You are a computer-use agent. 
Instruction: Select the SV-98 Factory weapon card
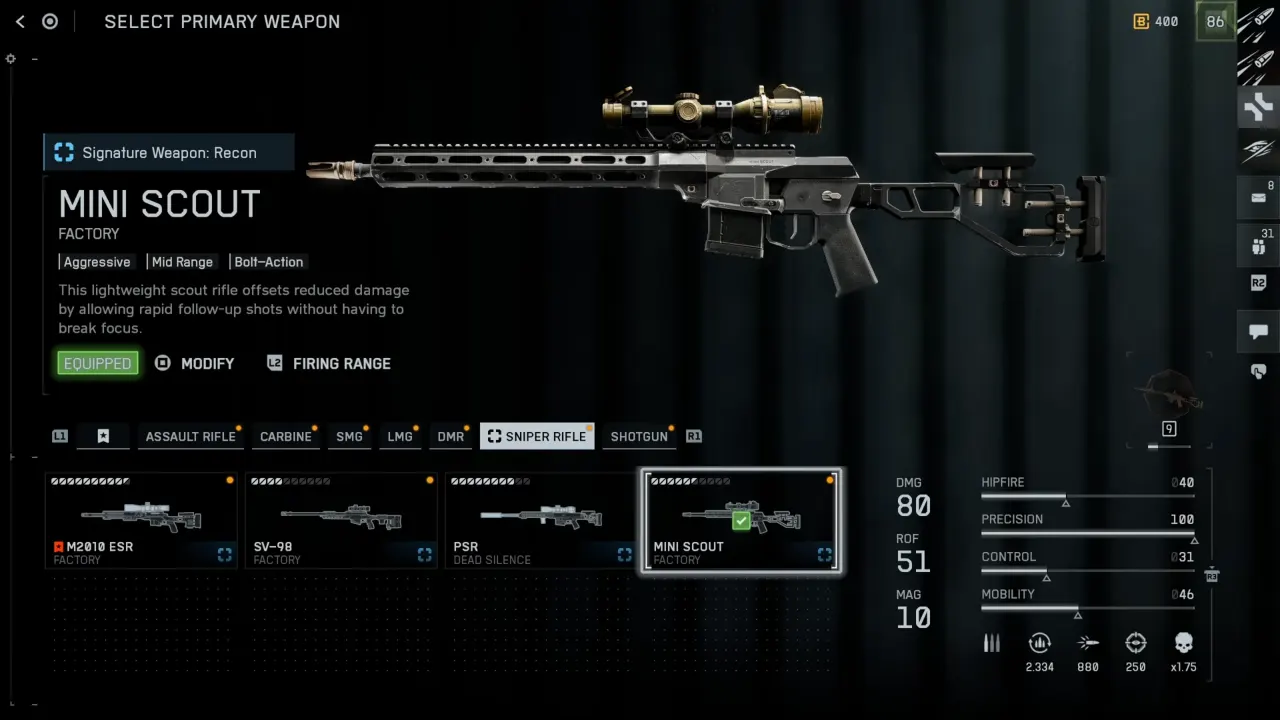coord(341,520)
